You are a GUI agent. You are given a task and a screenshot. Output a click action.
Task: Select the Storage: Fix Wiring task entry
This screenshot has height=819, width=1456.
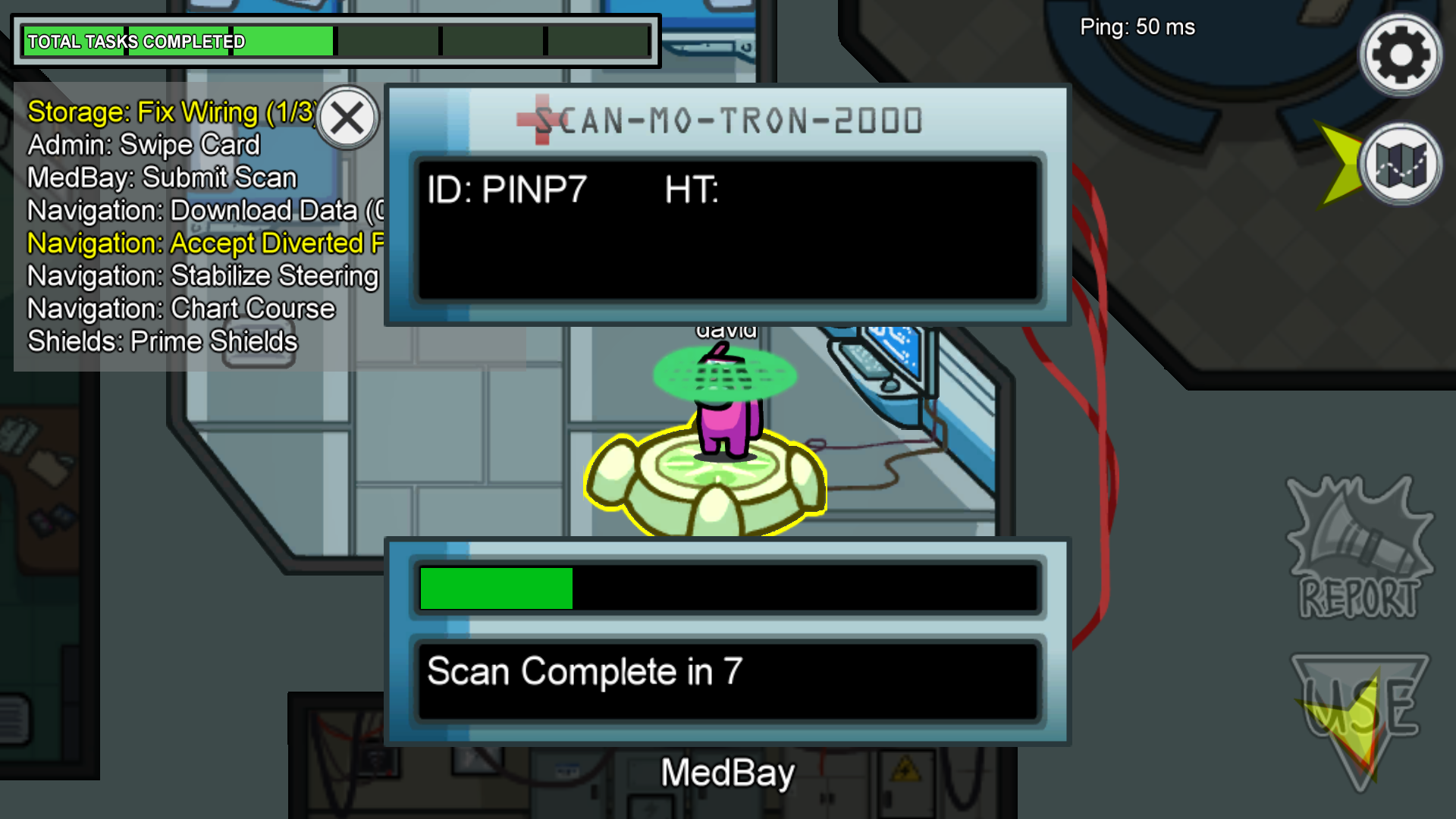171,112
